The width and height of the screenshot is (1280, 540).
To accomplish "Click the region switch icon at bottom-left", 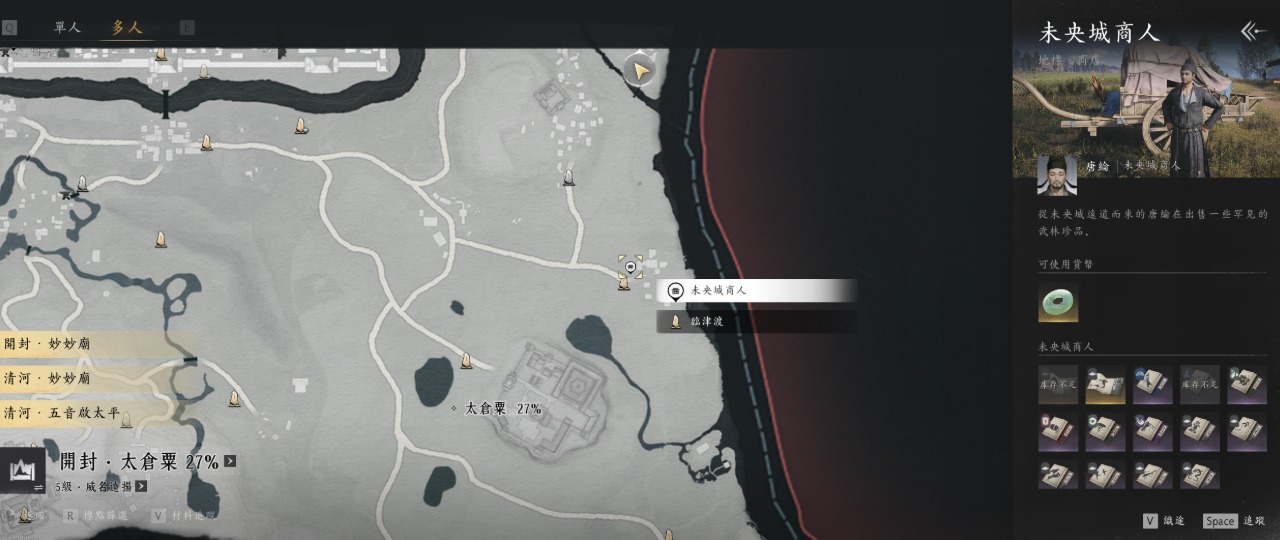I will pyautogui.click(x=22, y=470).
